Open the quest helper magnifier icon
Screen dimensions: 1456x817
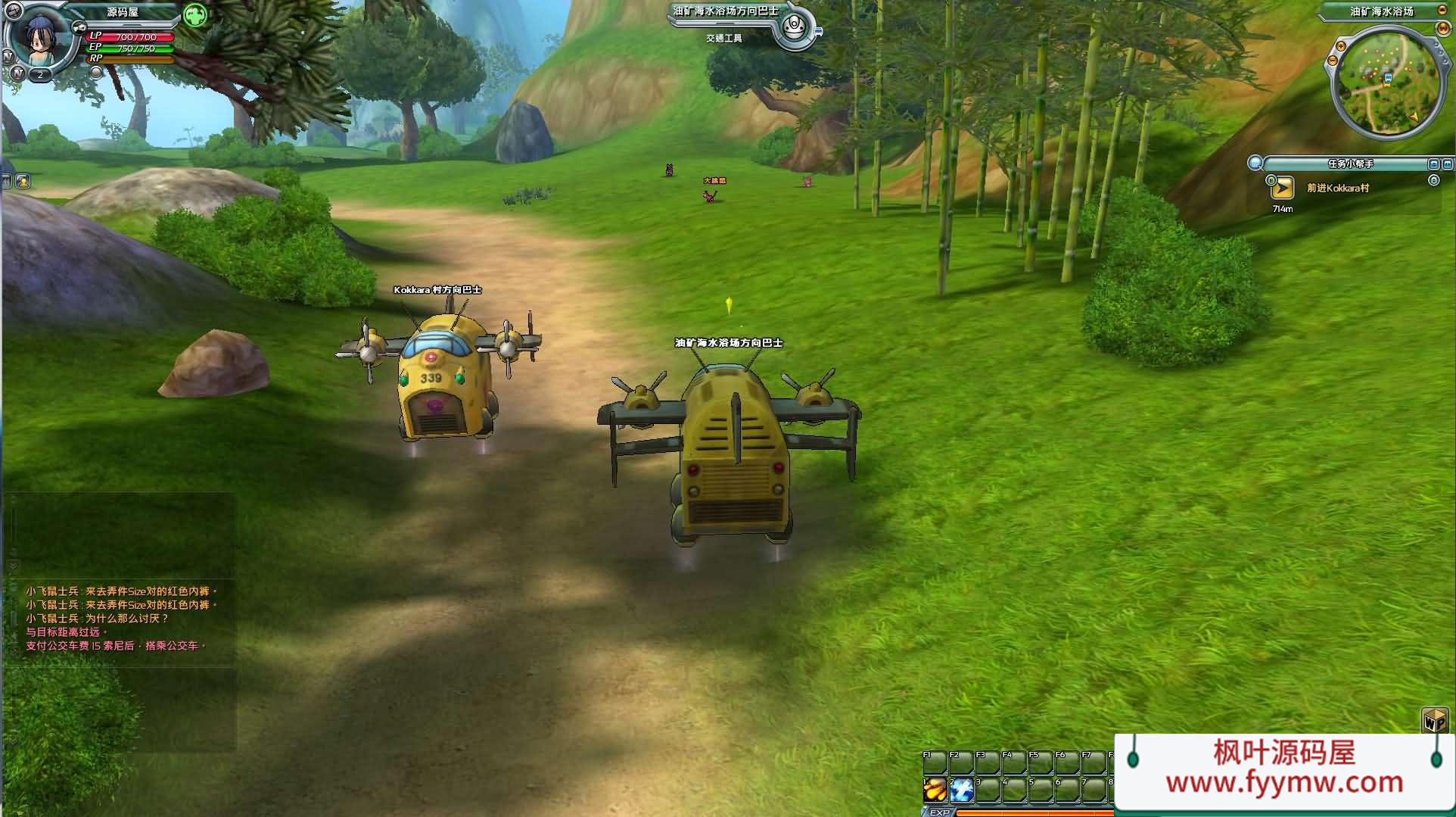click(x=1255, y=164)
